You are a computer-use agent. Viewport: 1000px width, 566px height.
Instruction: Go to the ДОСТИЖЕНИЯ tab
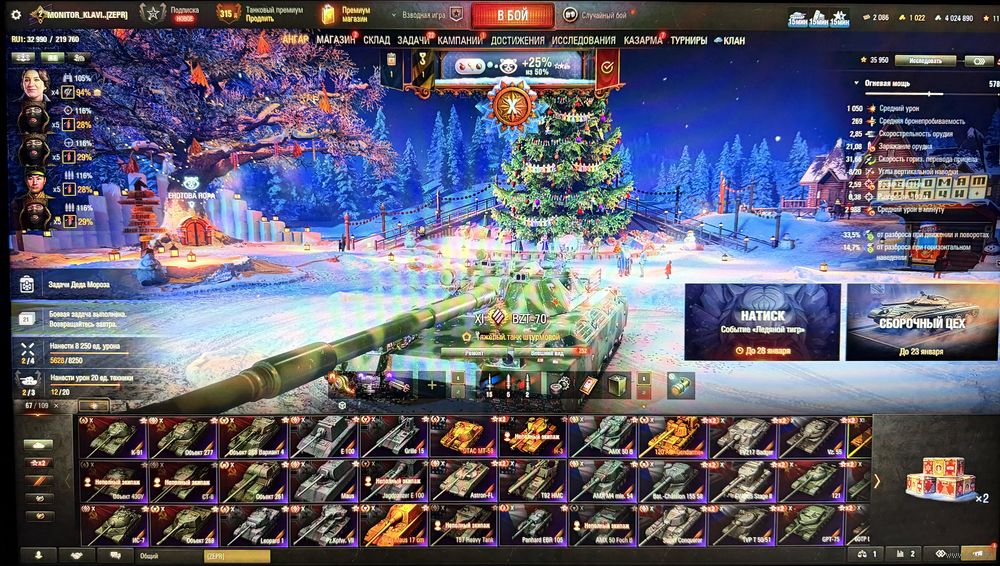[518, 41]
